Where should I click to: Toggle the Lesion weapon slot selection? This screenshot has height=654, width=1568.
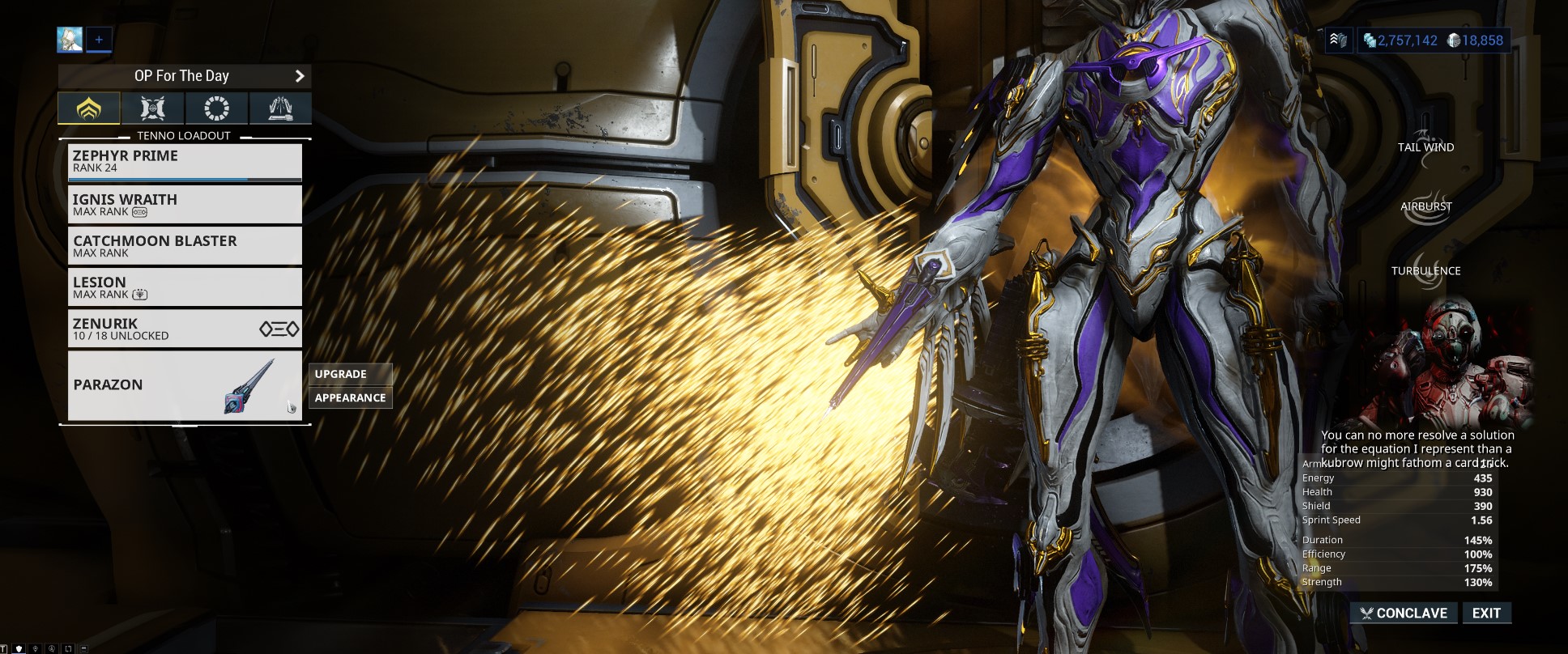click(185, 287)
